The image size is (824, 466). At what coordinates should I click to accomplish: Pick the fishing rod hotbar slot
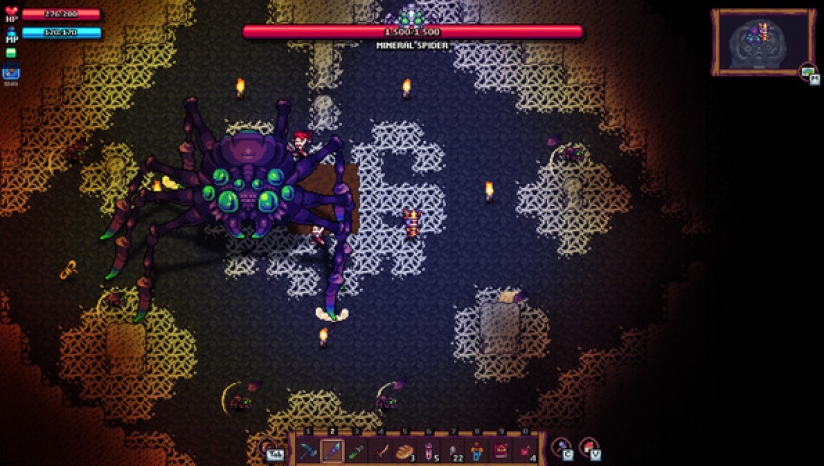click(x=380, y=451)
